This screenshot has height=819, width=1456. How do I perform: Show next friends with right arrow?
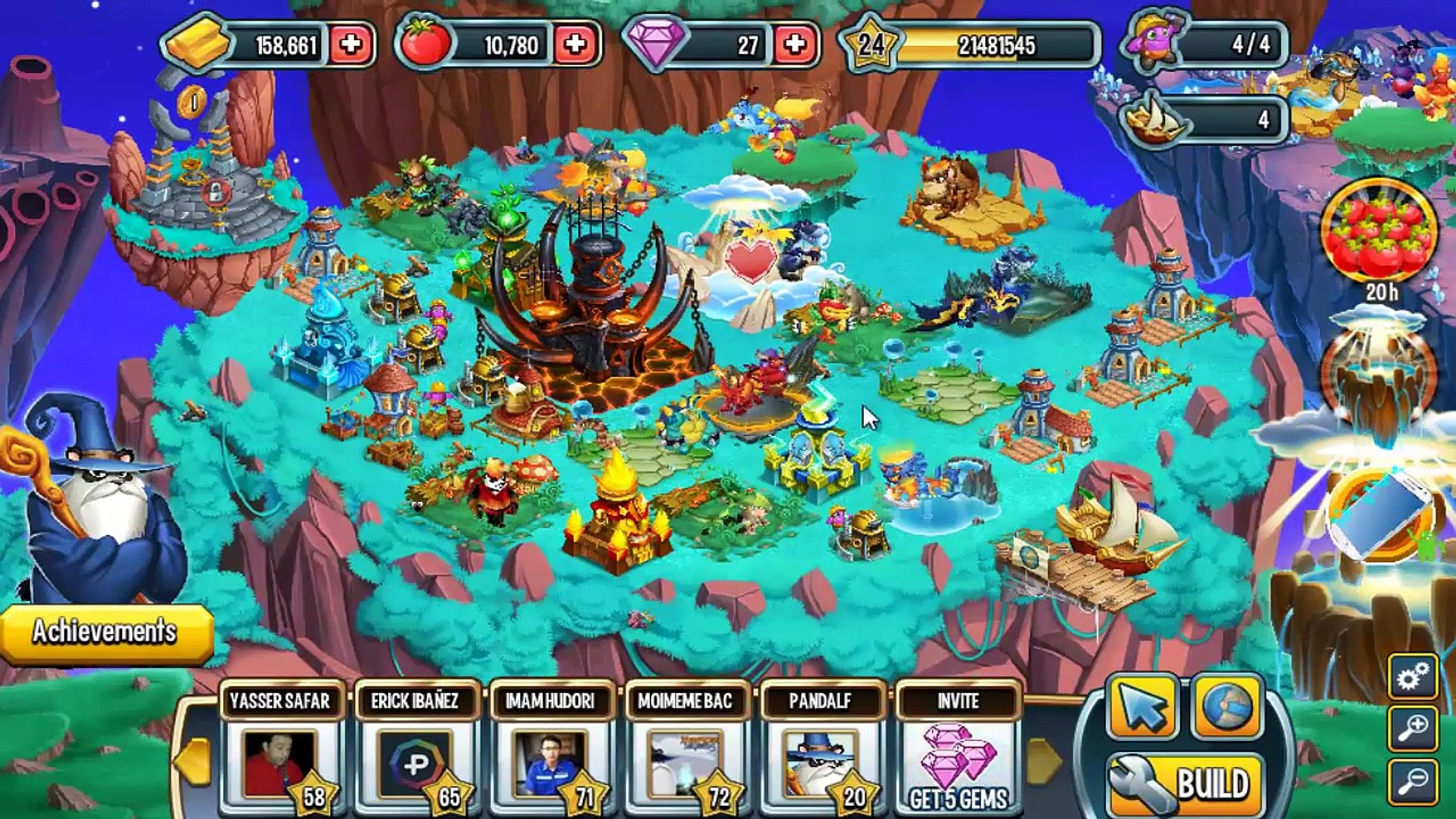pyautogui.click(x=1045, y=761)
